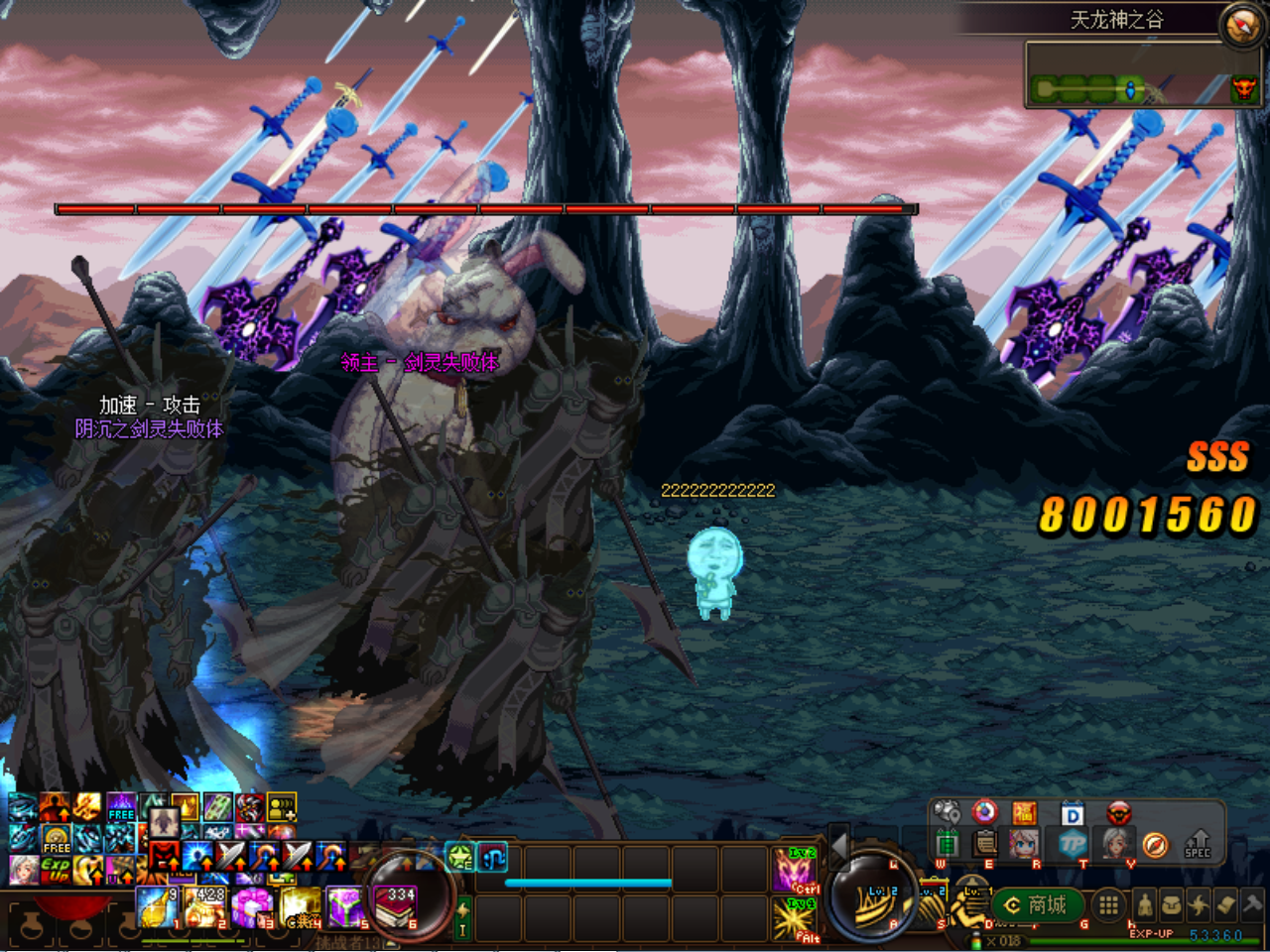
Task: Click the green Exp Up buff icon
Action: (x=56, y=870)
